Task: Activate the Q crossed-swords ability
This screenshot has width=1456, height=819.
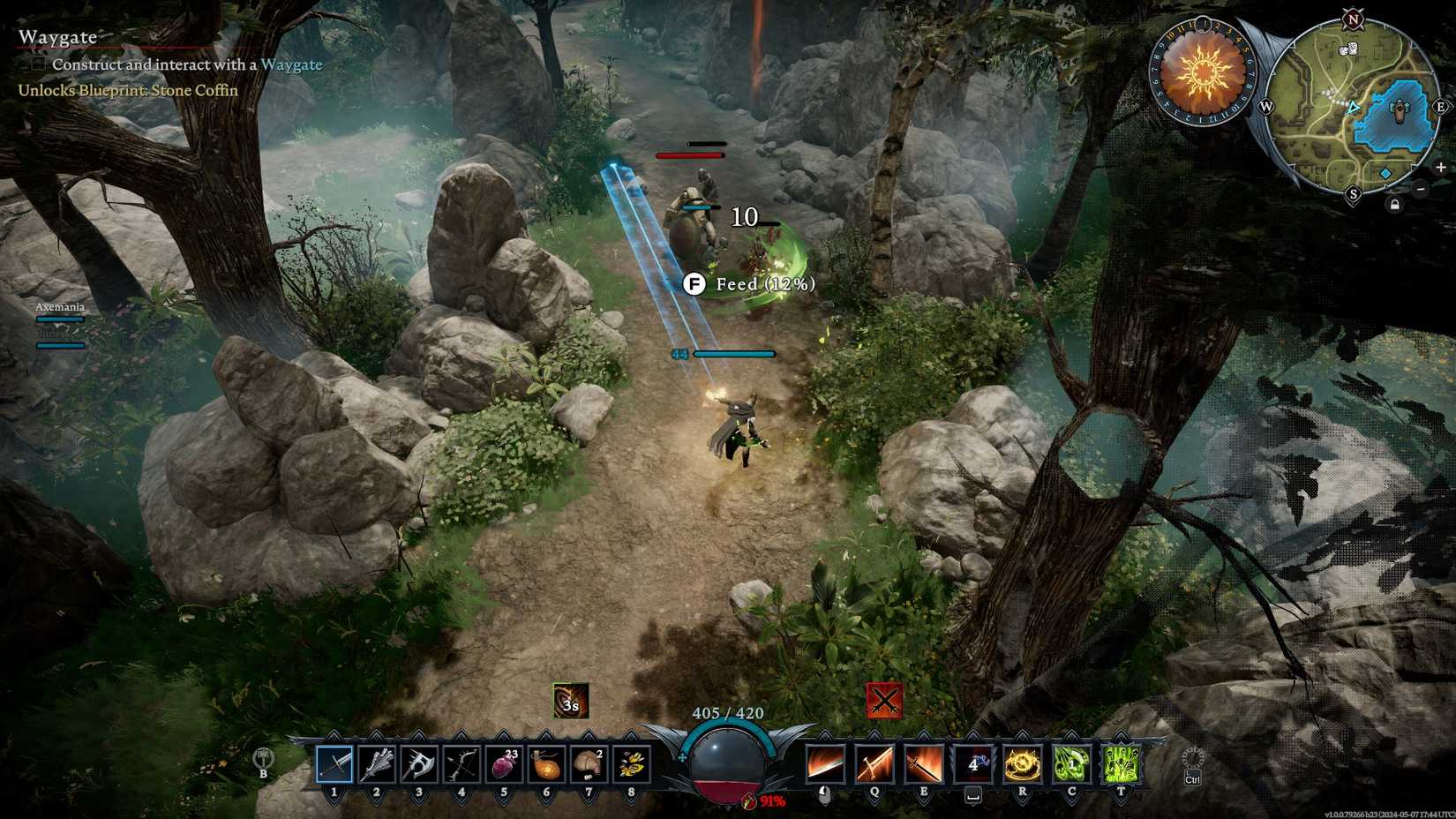Action: (874, 763)
